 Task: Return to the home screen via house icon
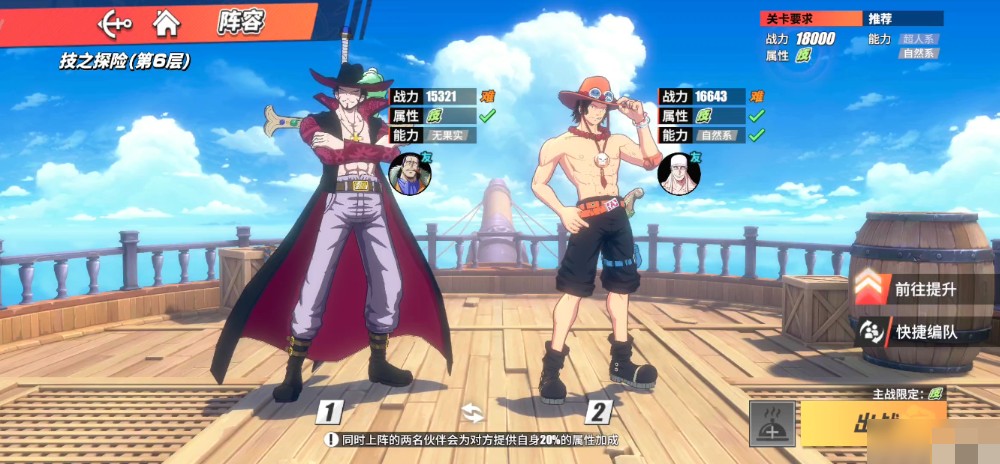pyautogui.click(x=167, y=22)
